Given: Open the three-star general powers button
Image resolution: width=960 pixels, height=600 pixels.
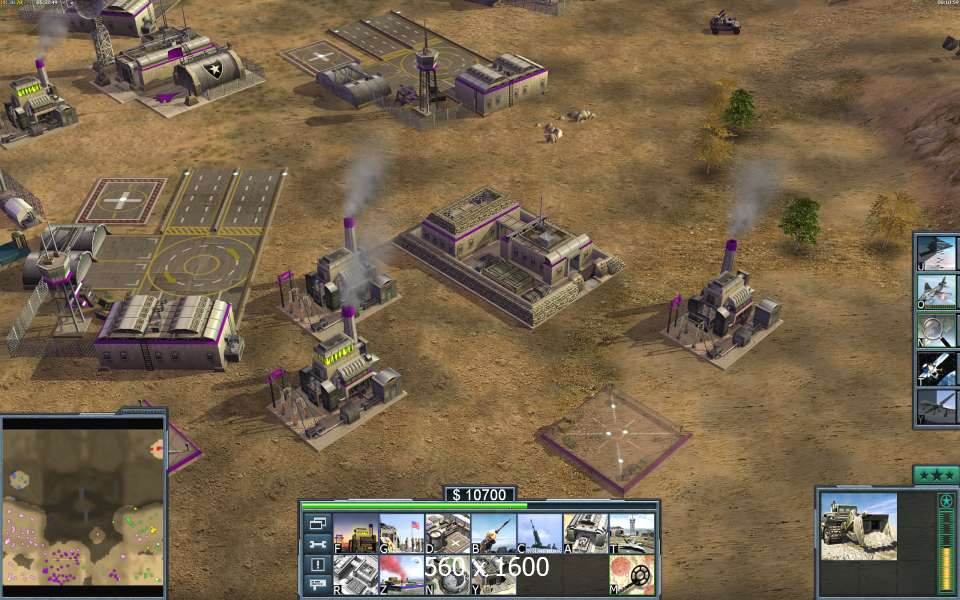Looking at the screenshot, I should 936,475.
